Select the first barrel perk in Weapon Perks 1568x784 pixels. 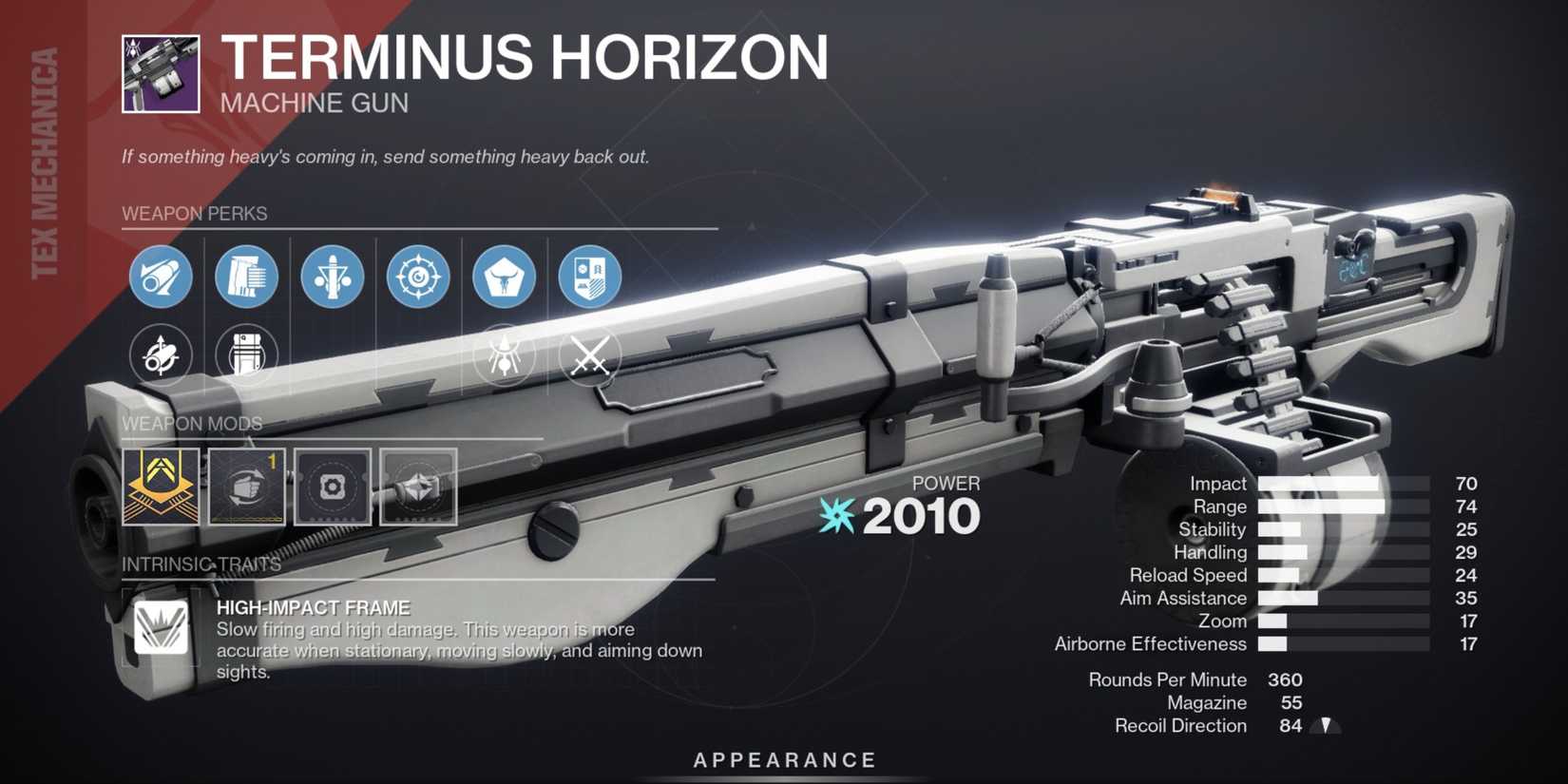point(160,277)
